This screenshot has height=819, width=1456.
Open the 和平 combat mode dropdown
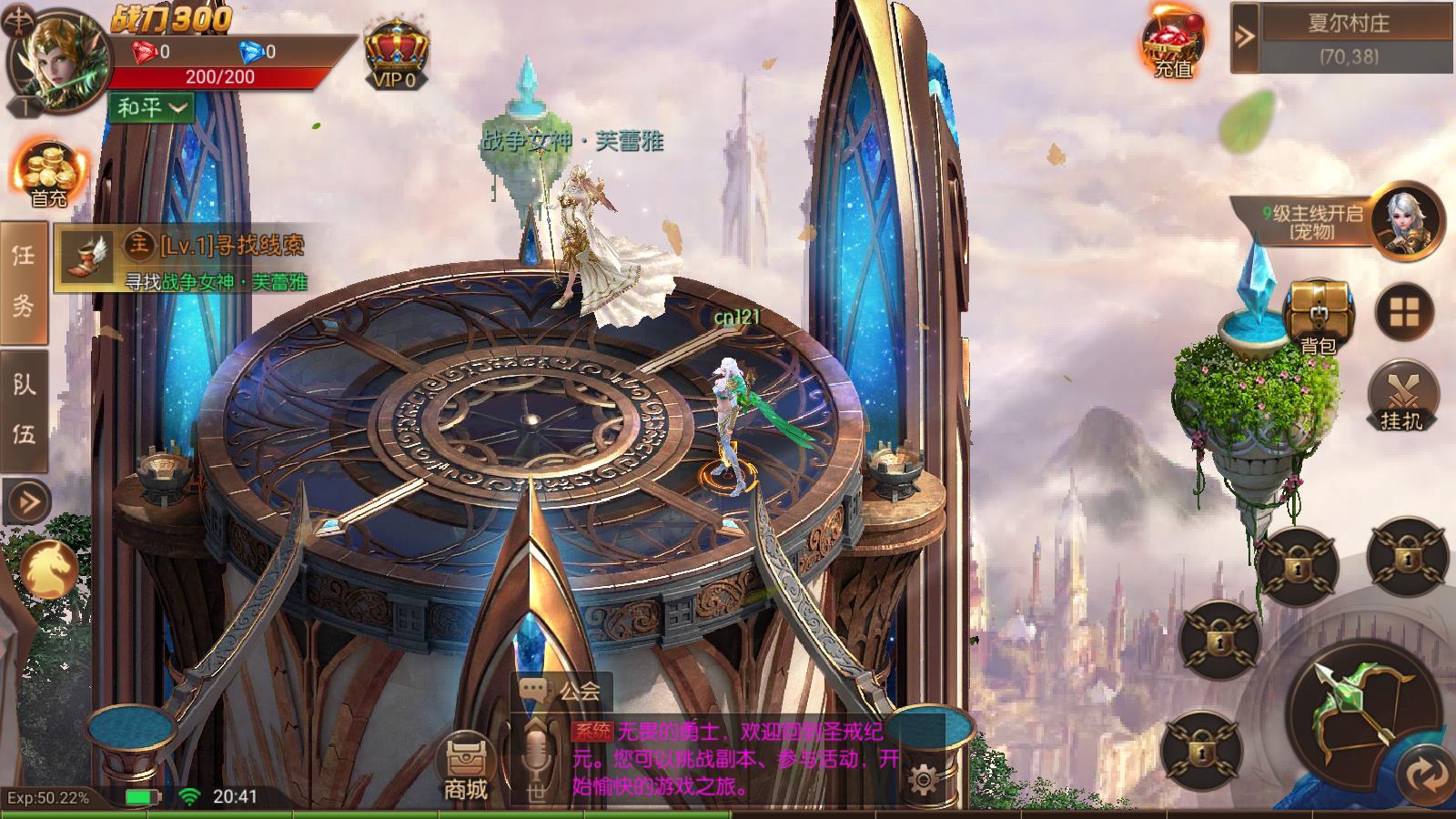(152, 107)
